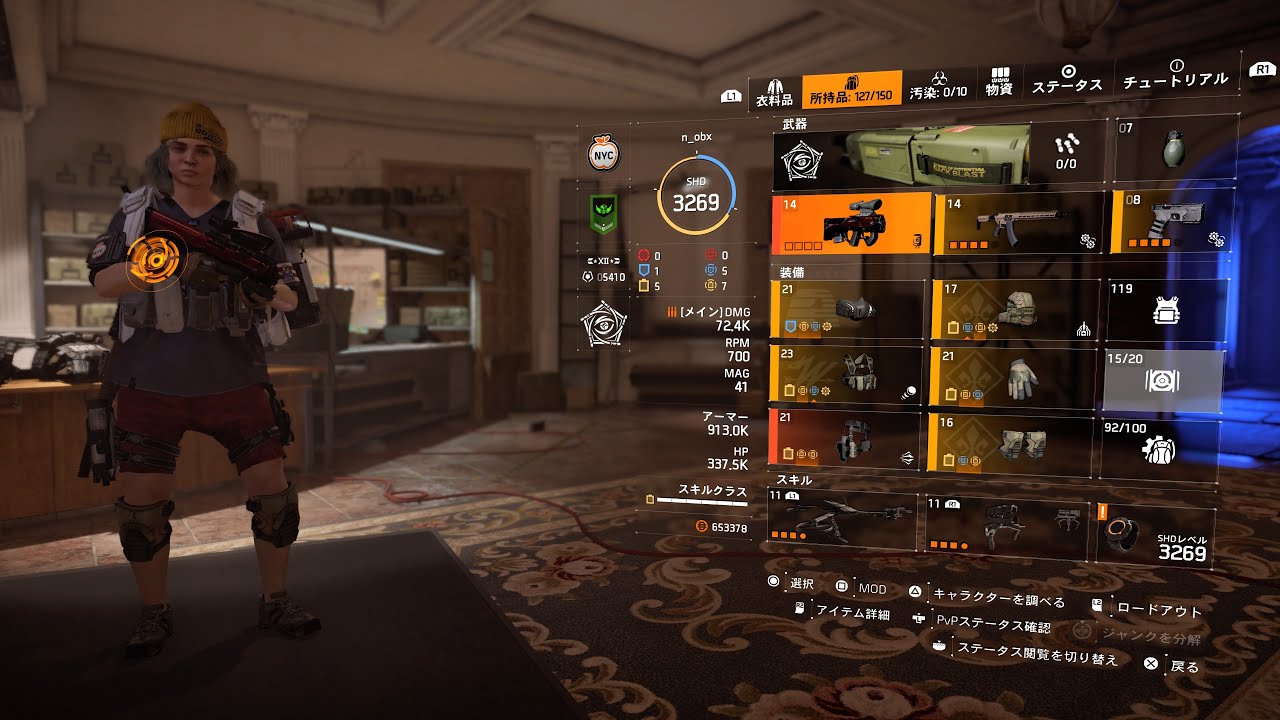Viewport: 1280px width, 720px height.
Task: Choose the pistol sidearm slot
Action: pos(1171,221)
